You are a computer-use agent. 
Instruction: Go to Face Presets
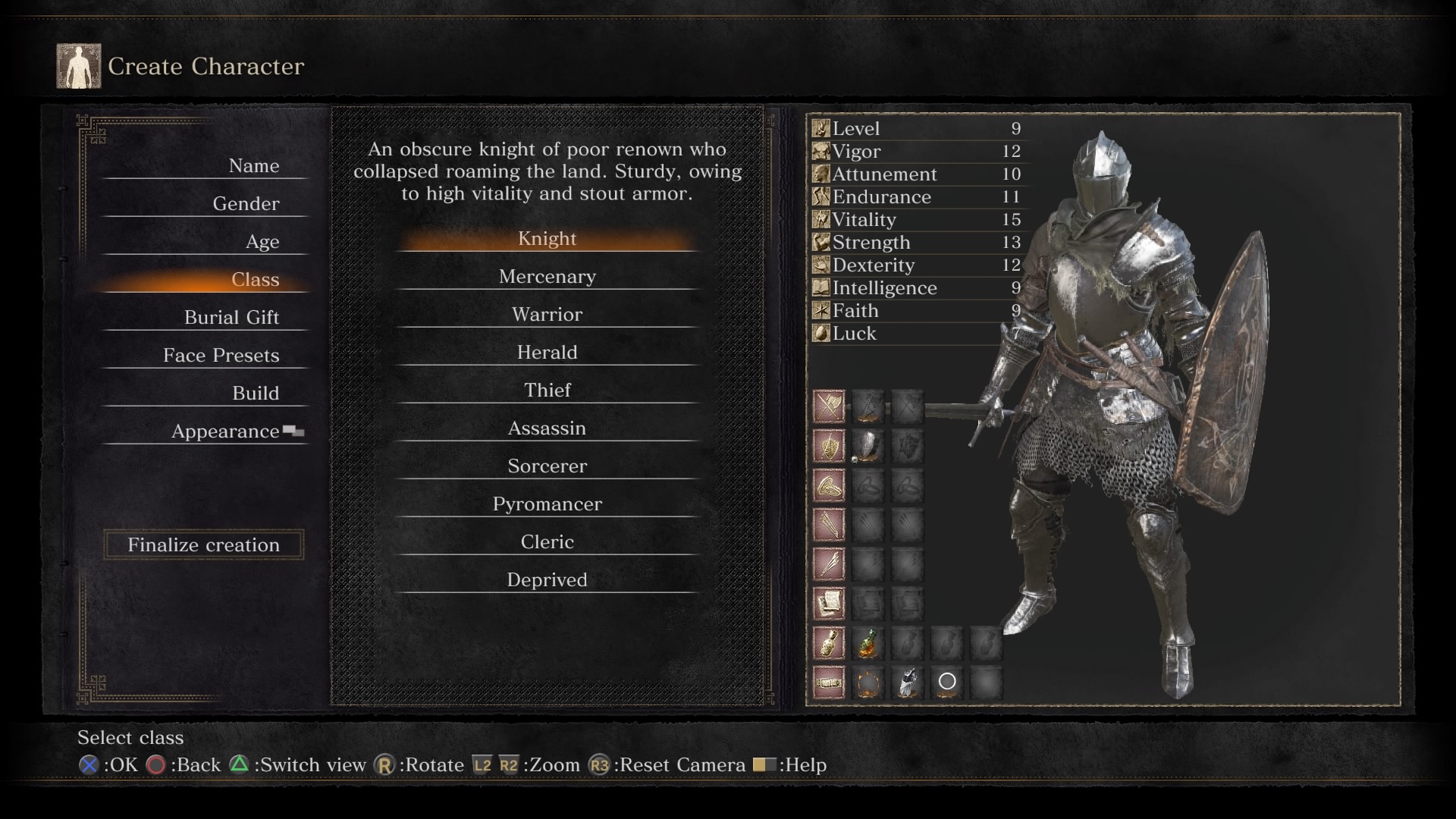[221, 356]
